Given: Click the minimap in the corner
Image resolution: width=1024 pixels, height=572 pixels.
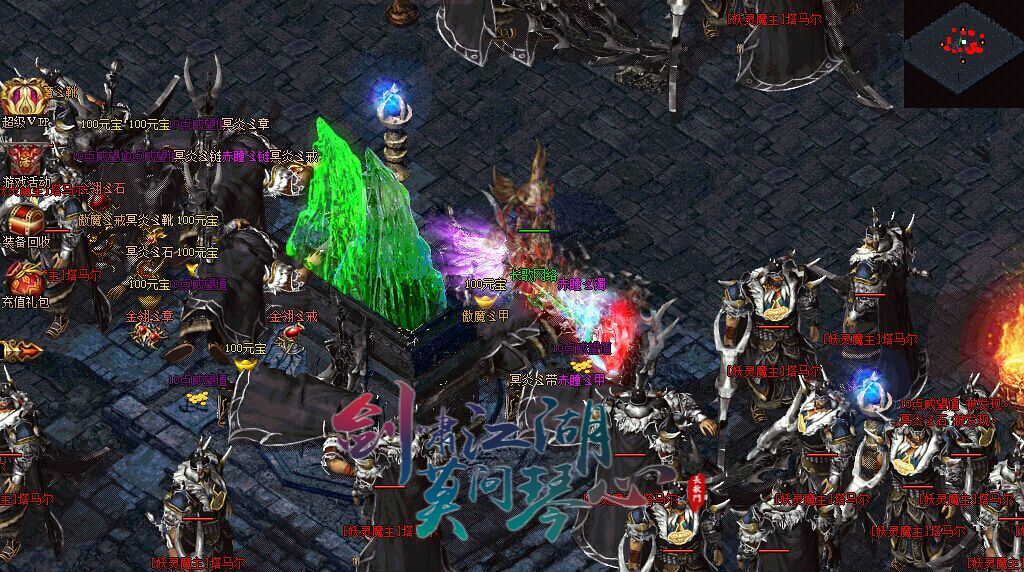Looking at the screenshot, I should tap(963, 53).
